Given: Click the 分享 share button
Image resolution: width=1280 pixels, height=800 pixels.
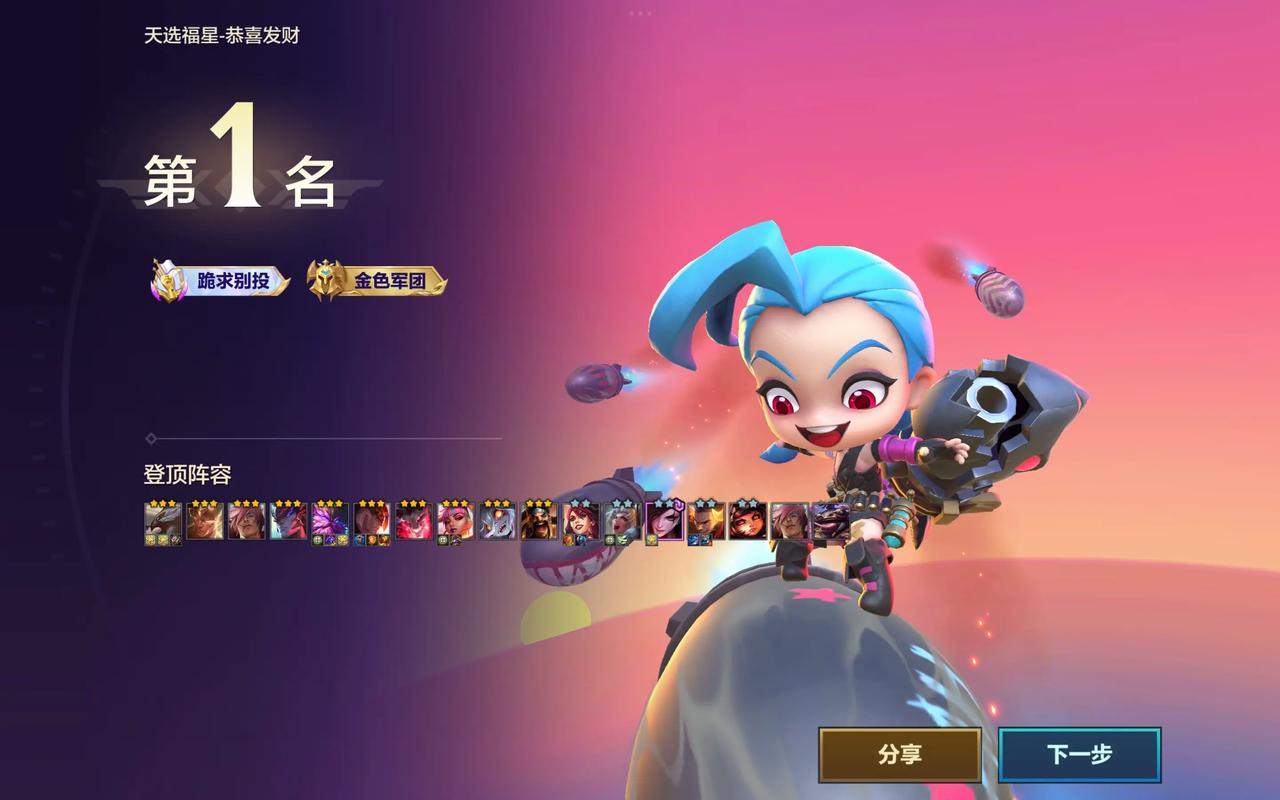Looking at the screenshot, I should (899, 754).
